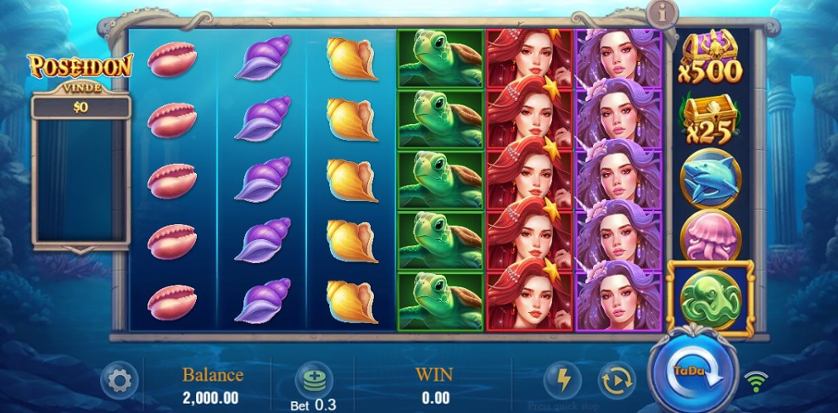Image resolution: width=838 pixels, height=413 pixels.
Task: Activate the lightning bolt turbo mode
Action: [562, 379]
